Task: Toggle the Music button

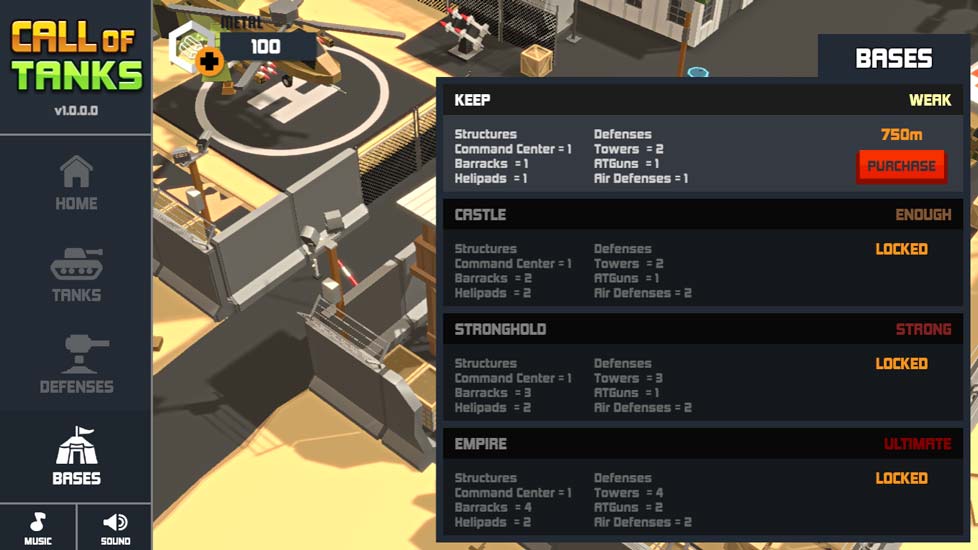Action: click(x=38, y=527)
